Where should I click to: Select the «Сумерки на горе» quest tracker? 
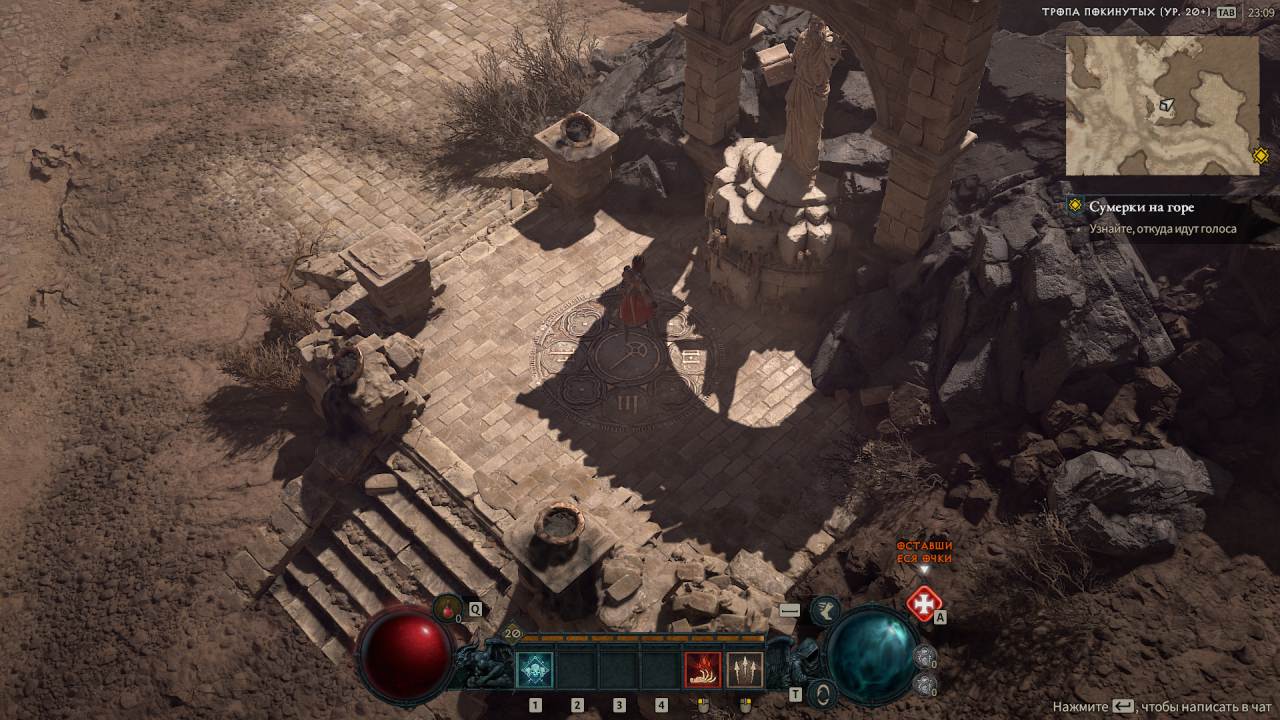(x=1141, y=207)
